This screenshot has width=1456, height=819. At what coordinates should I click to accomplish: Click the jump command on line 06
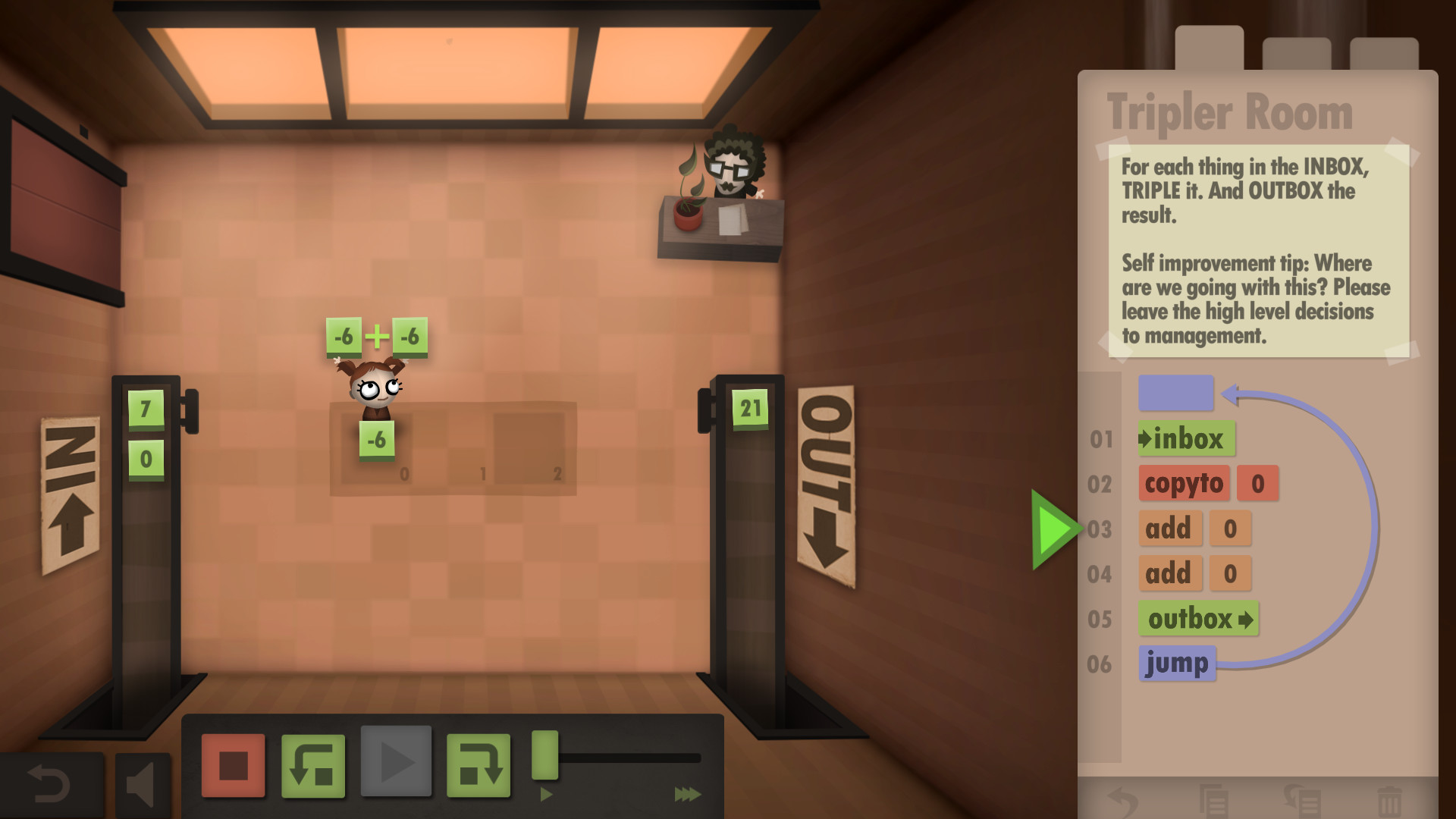(1176, 662)
